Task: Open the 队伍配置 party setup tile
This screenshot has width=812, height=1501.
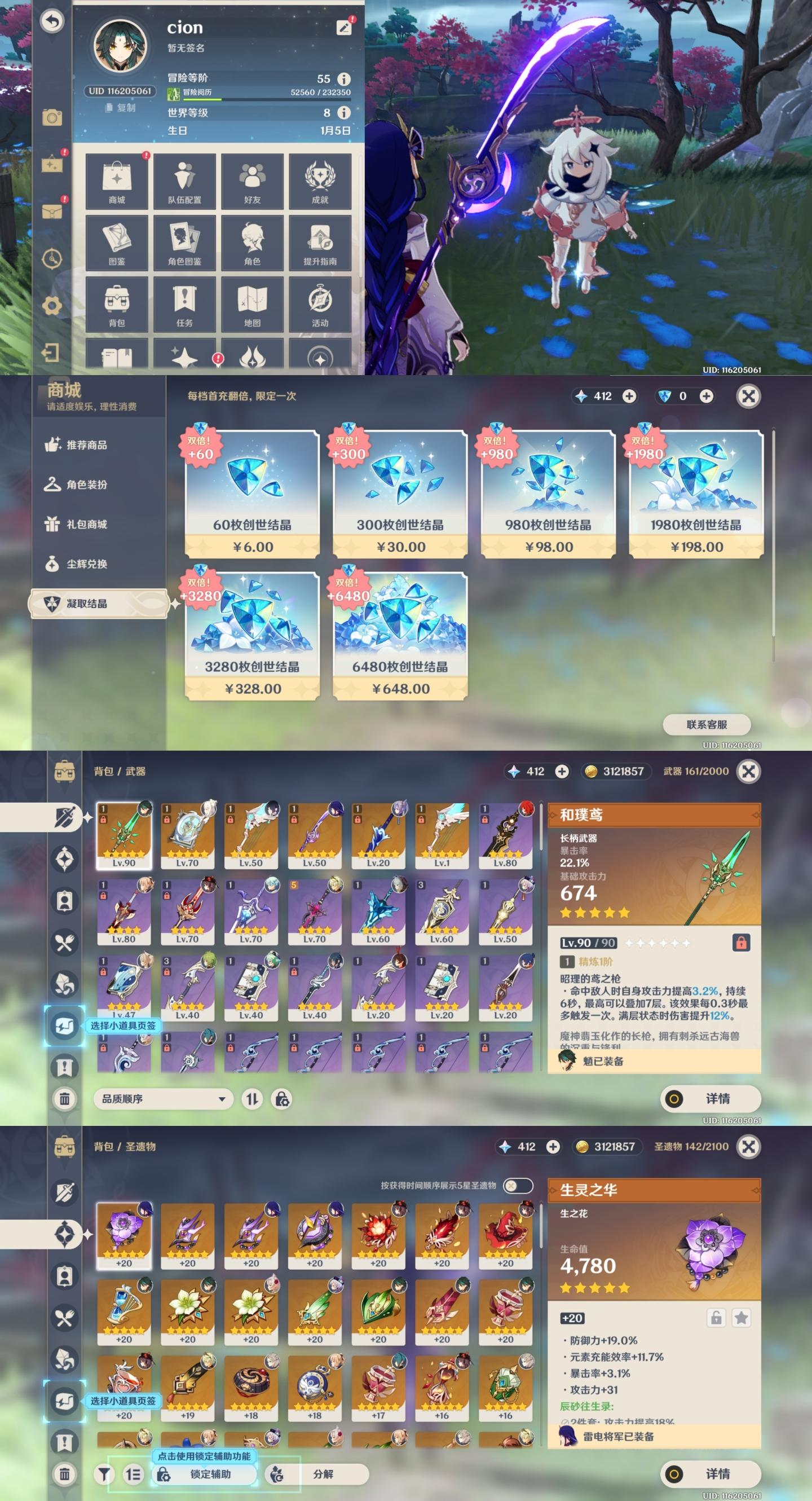Action: [184, 181]
